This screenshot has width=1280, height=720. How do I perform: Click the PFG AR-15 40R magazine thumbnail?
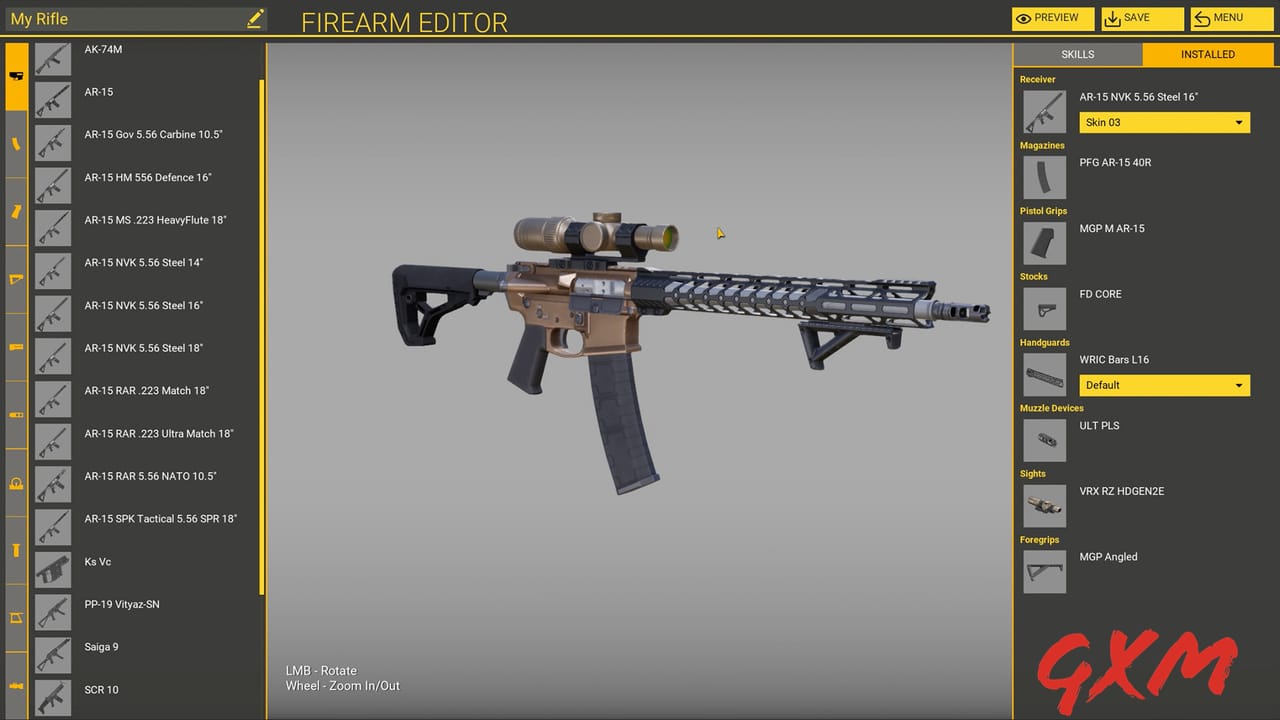[1044, 177]
